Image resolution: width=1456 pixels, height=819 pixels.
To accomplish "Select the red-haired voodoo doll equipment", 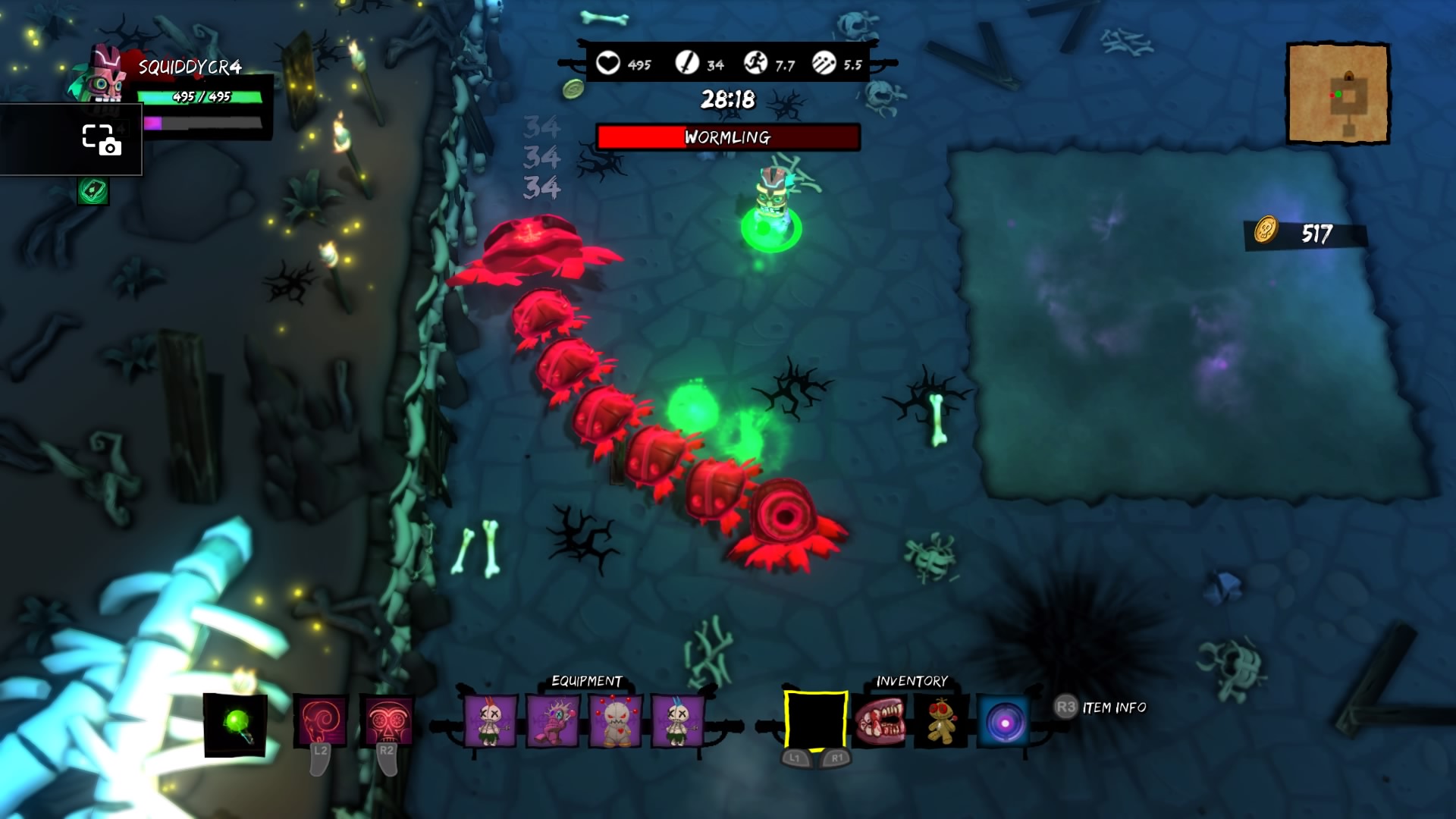I will pyautogui.click(x=490, y=720).
